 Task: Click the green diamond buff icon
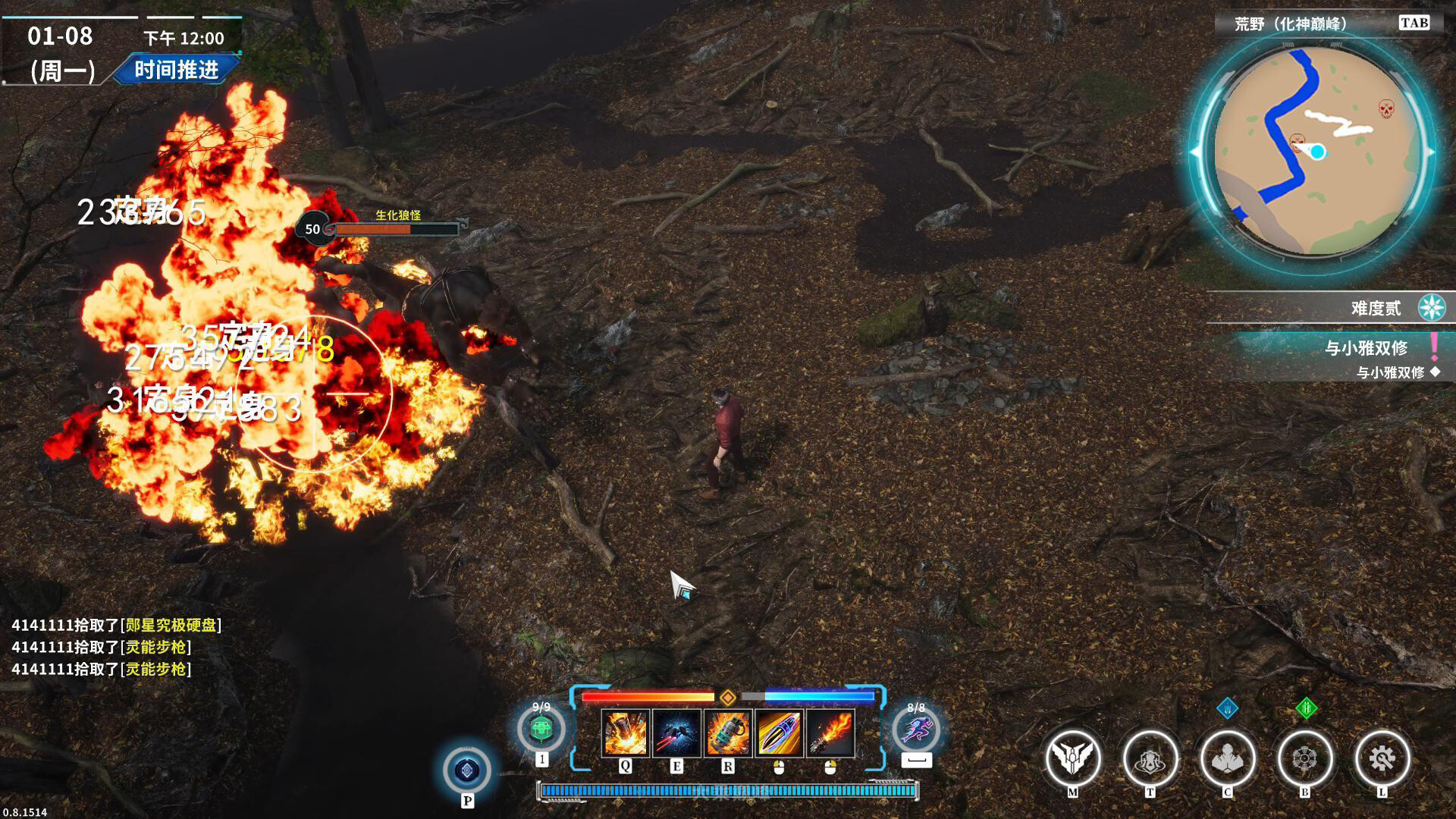tap(1305, 708)
